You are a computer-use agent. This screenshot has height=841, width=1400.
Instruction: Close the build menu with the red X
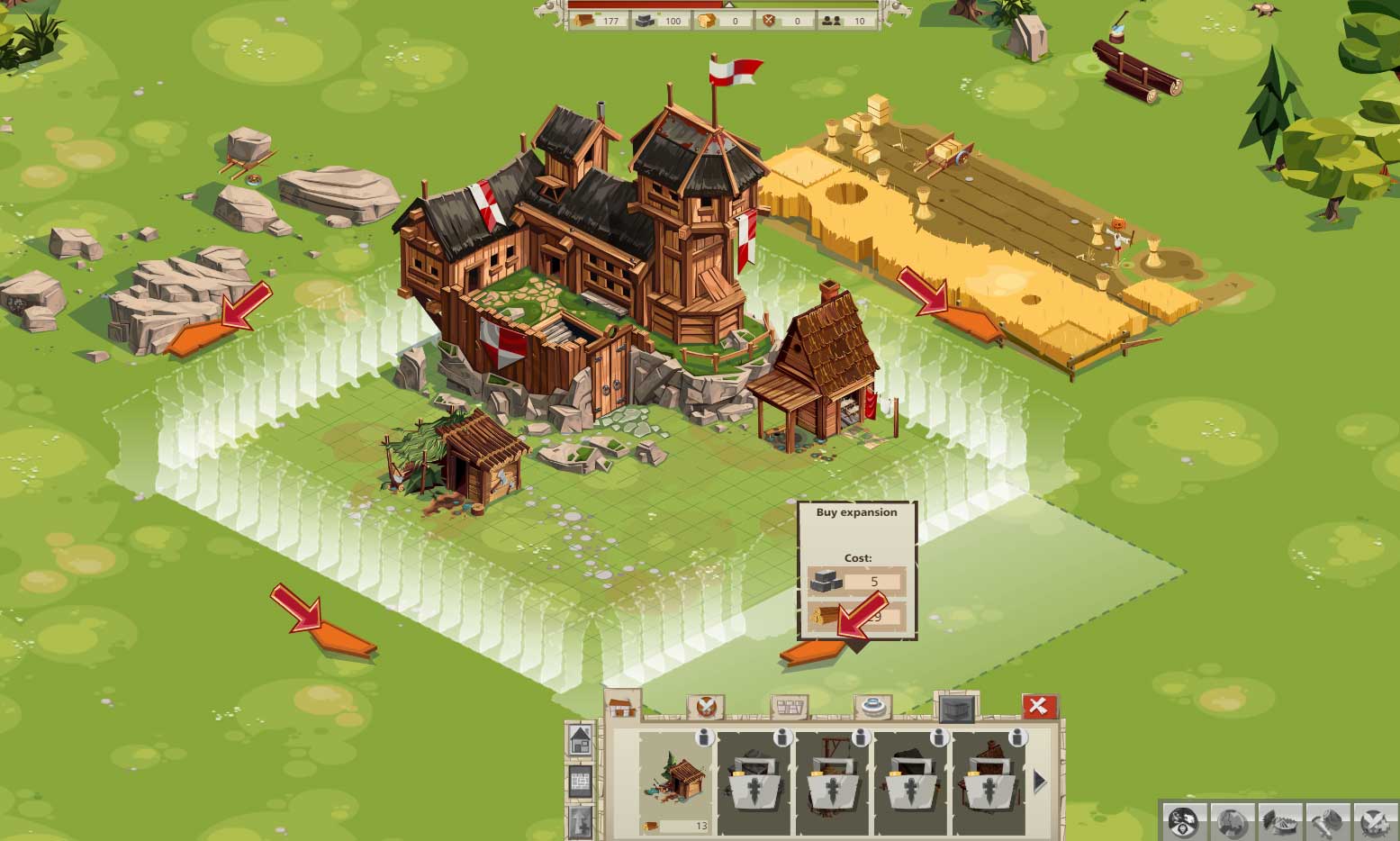point(1039,706)
